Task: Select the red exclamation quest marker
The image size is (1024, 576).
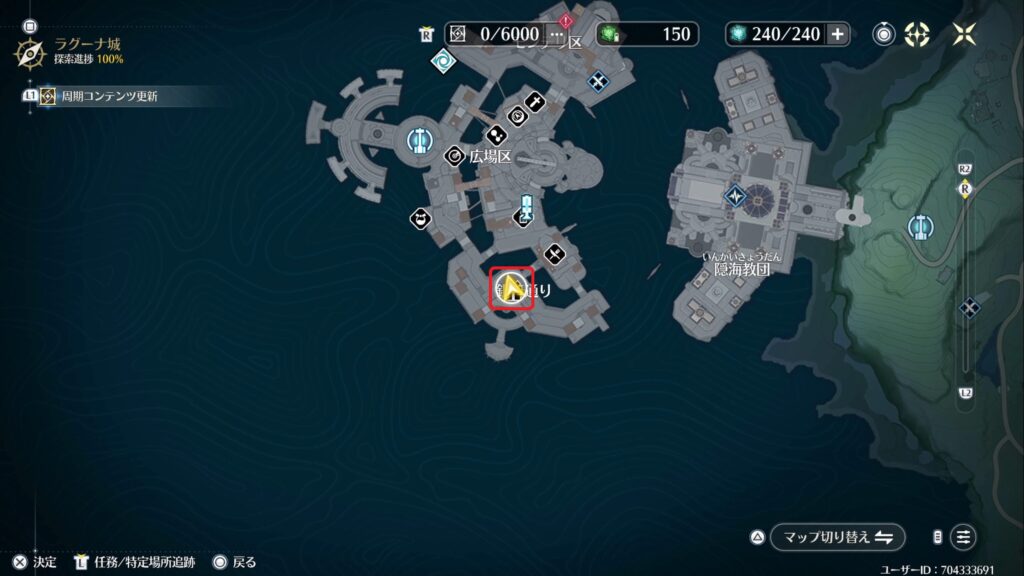Action: [567, 20]
